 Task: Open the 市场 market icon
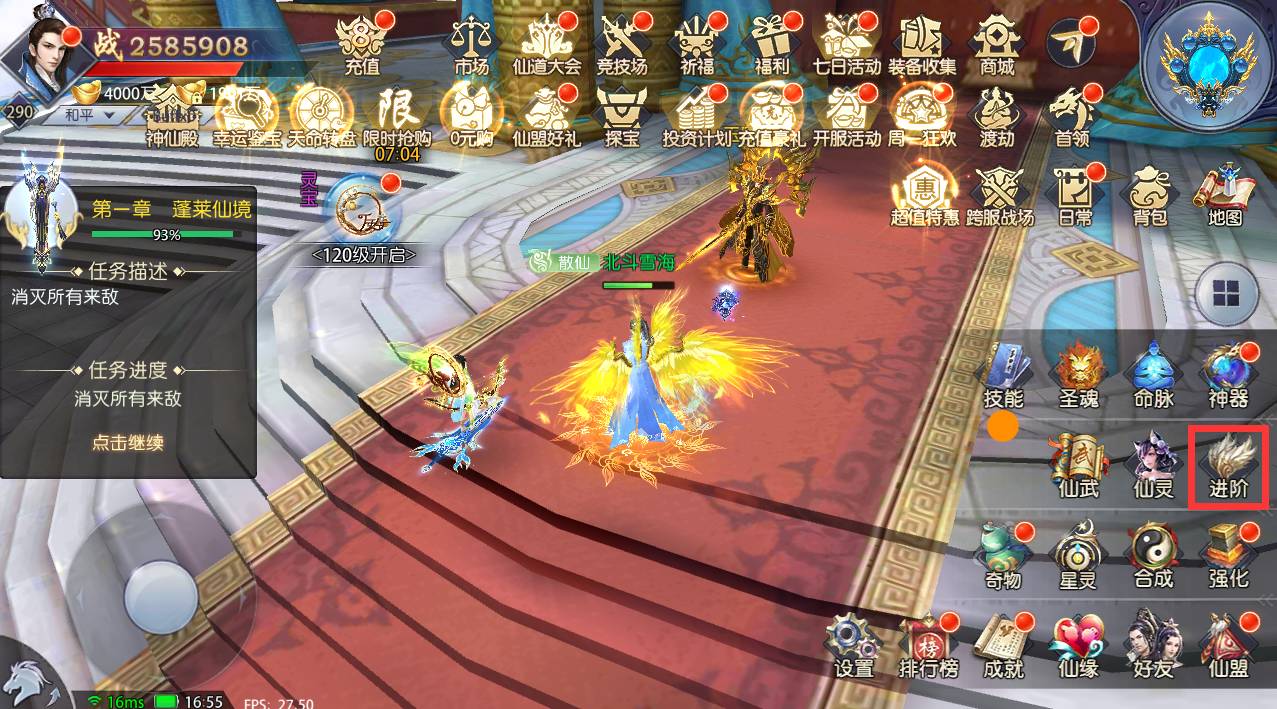pyautogui.click(x=471, y=44)
